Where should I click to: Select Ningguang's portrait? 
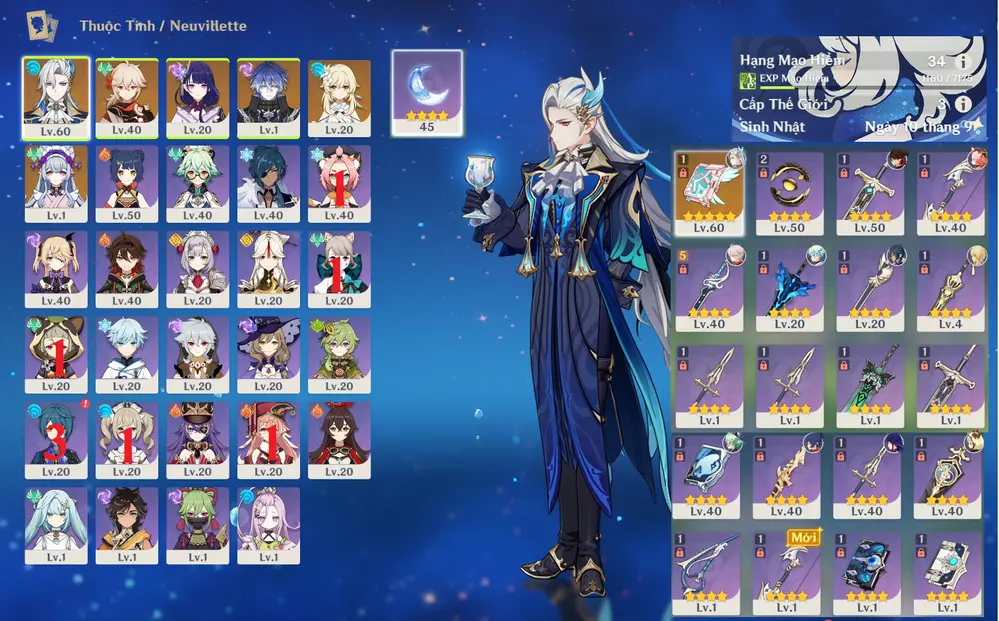coord(269,268)
